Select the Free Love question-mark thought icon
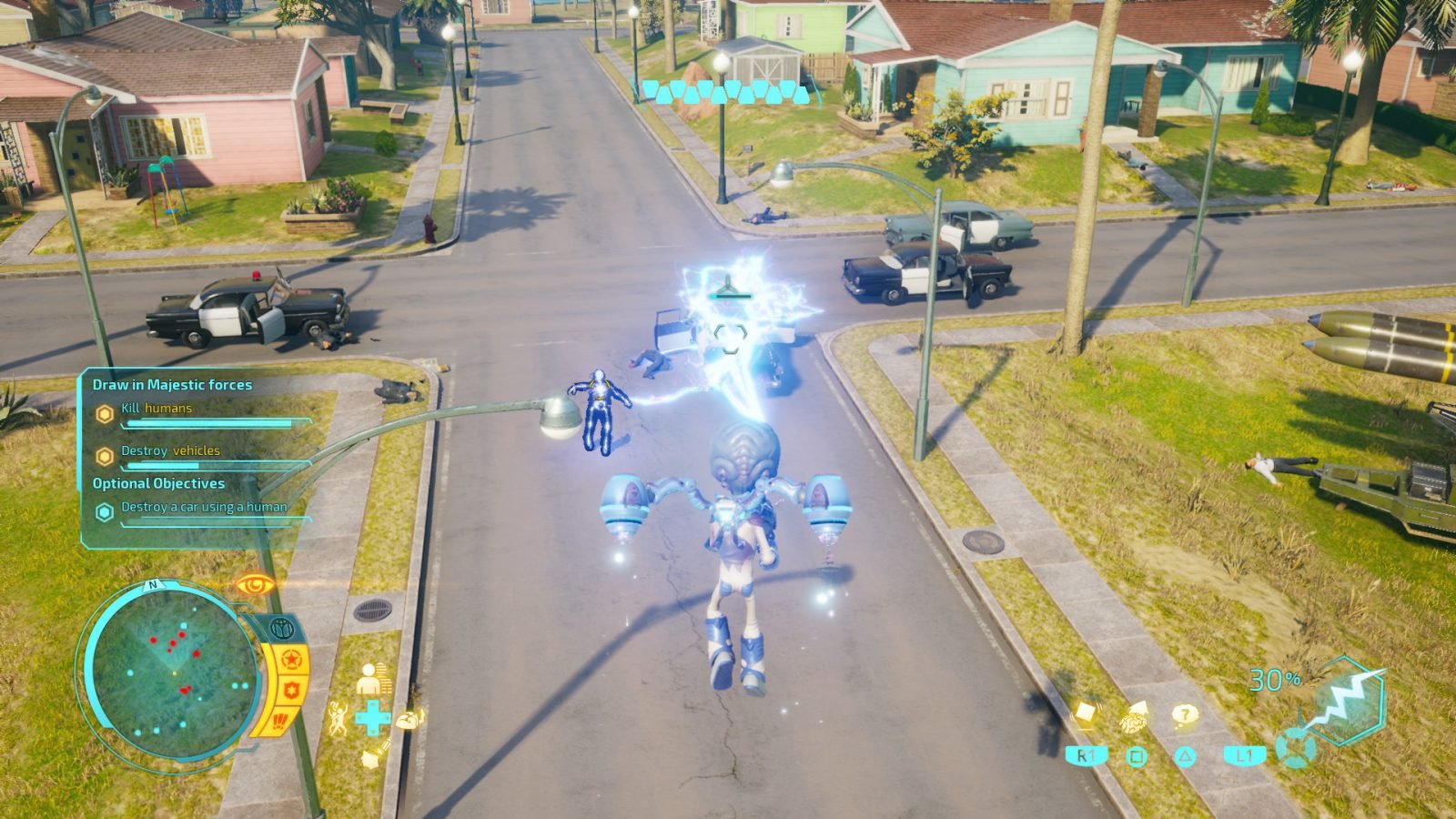1456x819 pixels. point(1184,713)
